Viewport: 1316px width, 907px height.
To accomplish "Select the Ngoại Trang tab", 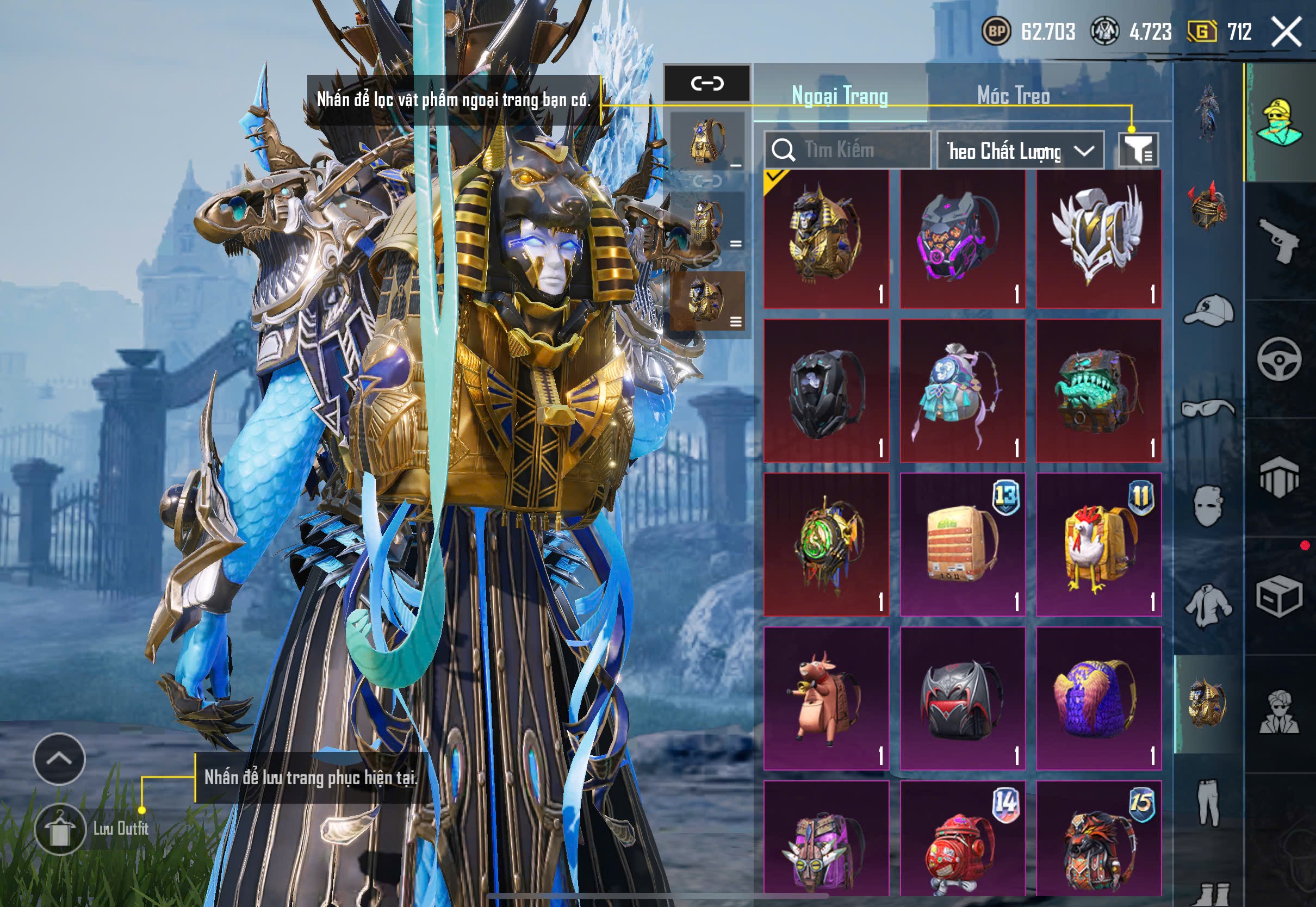I will click(840, 95).
